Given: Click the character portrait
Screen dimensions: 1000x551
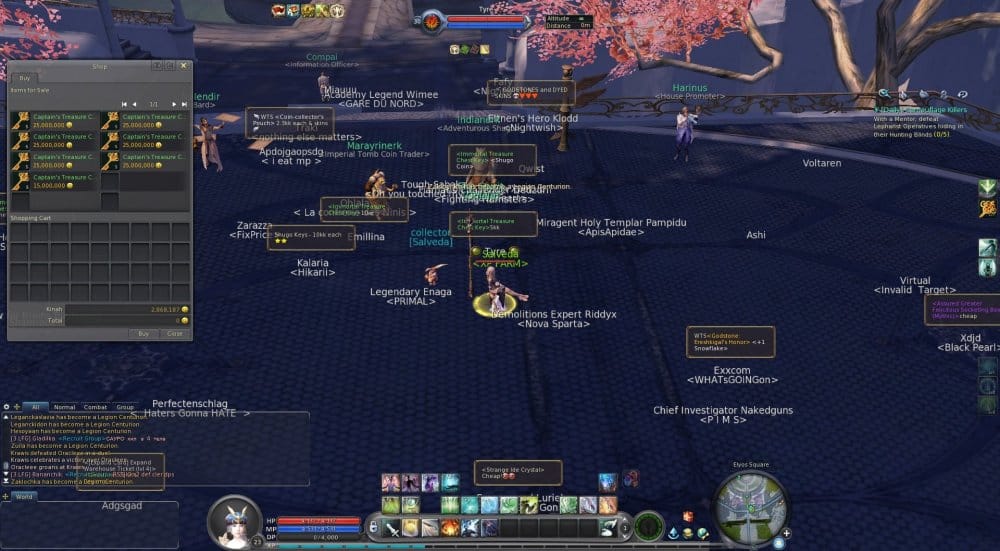Looking at the screenshot, I should (x=235, y=521).
